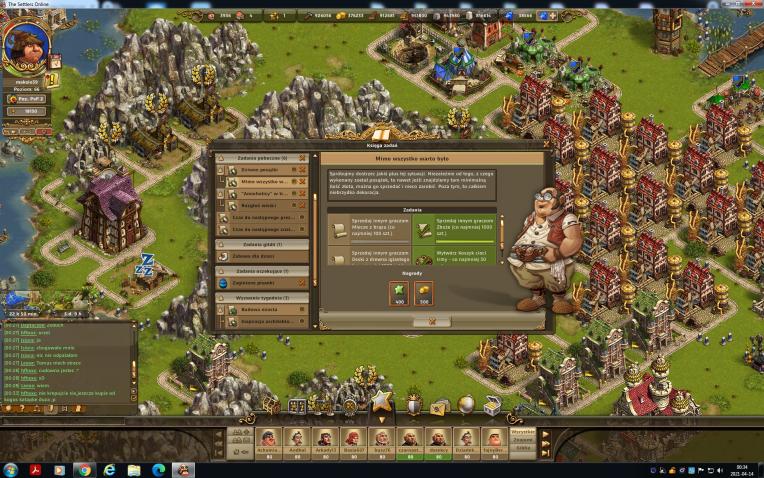764x478 pixels.
Task: Open the globe icon in the bottom bar
Action: tap(466, 405)
